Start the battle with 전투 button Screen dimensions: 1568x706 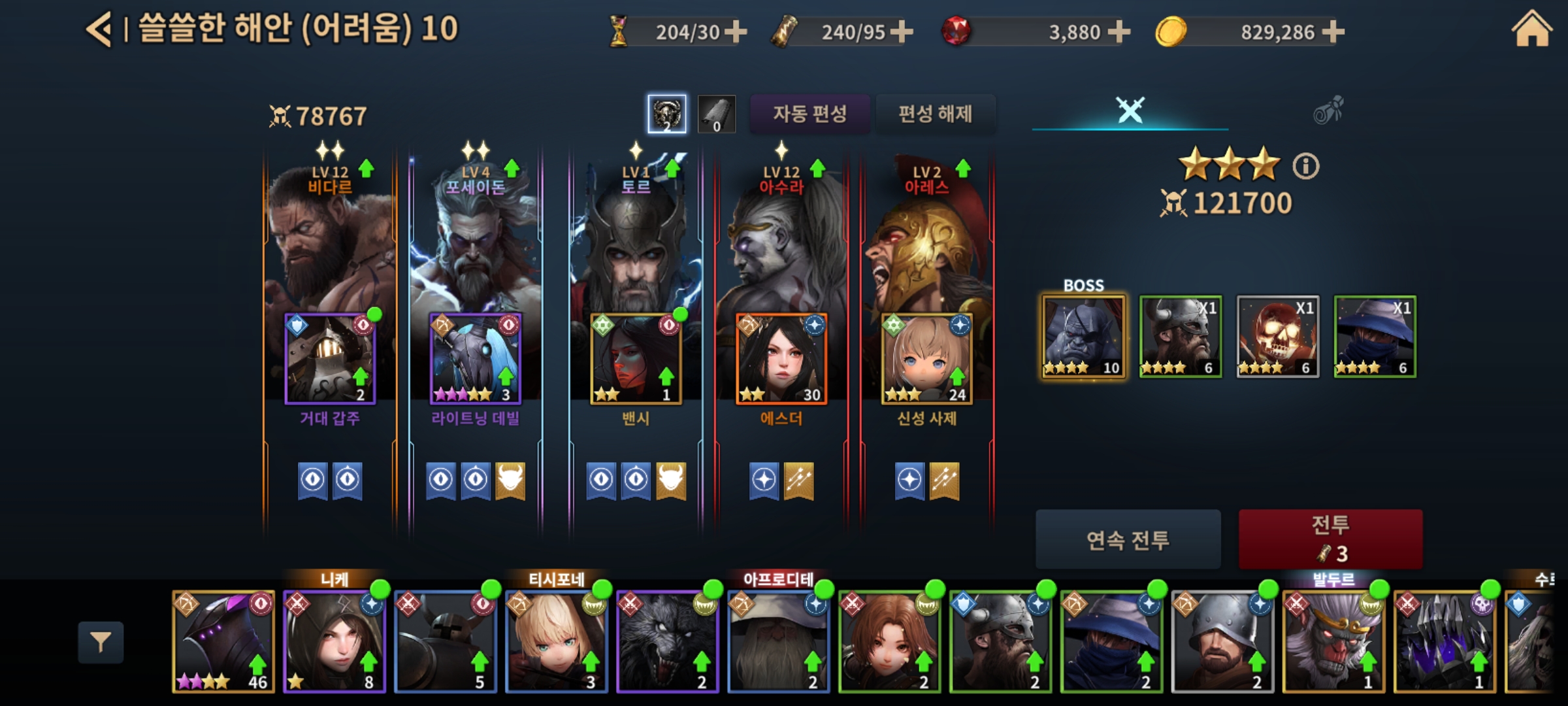[1330, 539]
